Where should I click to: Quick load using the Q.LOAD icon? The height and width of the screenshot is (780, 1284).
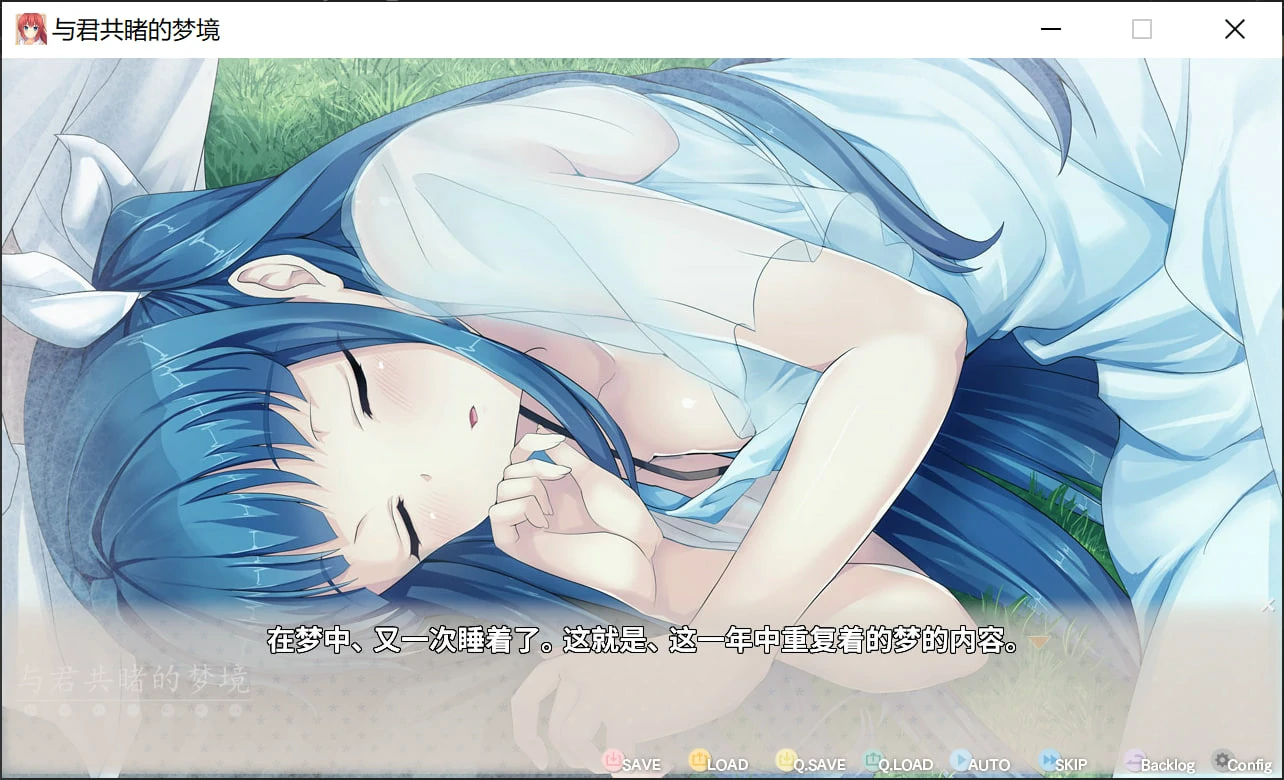click(x=871, y=762)
